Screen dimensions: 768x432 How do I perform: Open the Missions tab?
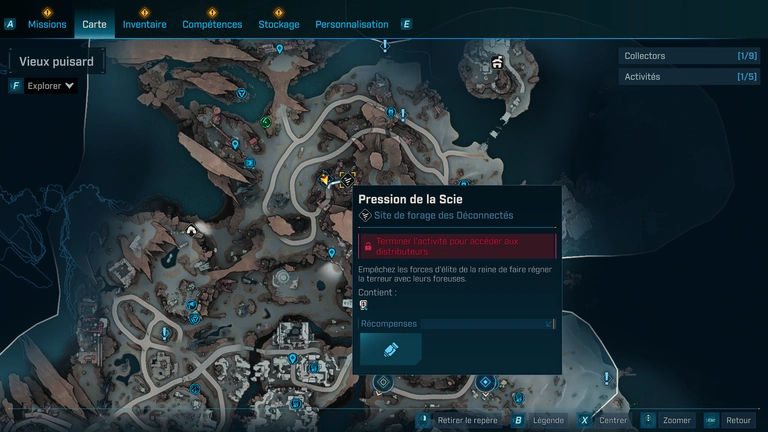pos(47,24)
